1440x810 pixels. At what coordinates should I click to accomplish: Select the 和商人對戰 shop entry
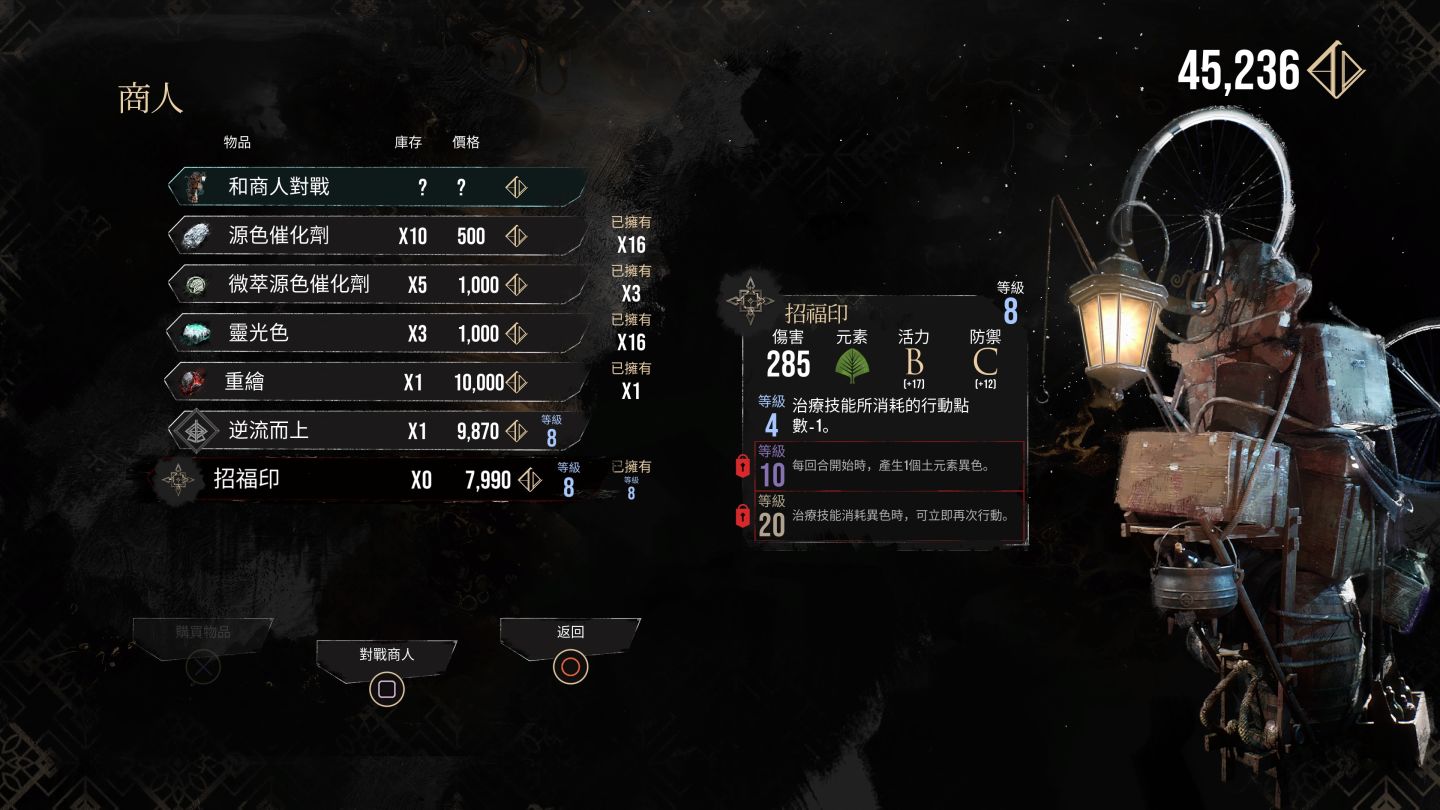pos(378,187)
